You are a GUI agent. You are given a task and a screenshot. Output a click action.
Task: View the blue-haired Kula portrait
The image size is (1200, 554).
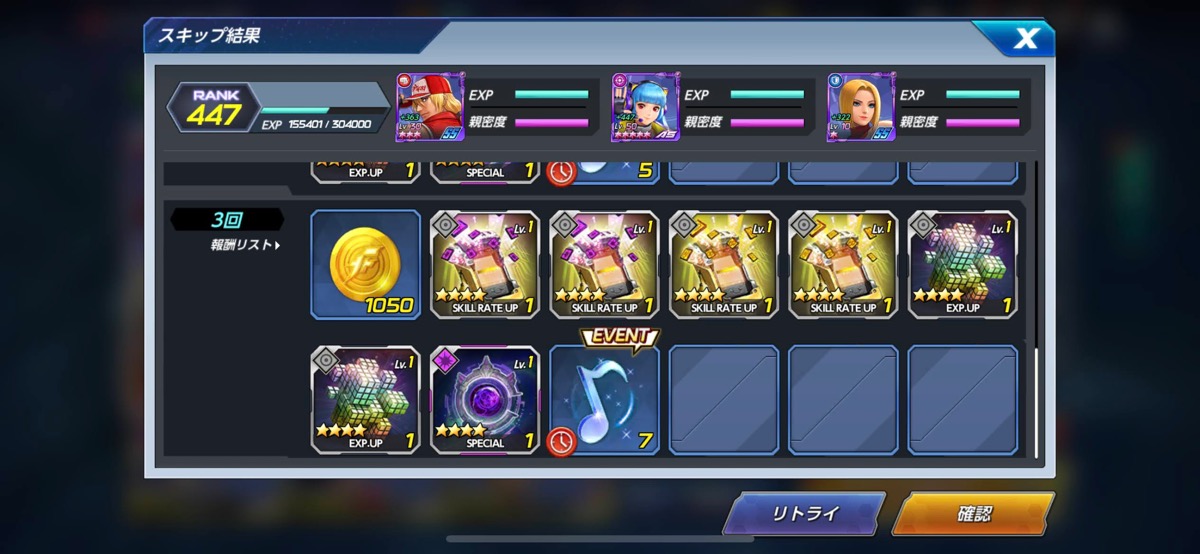click(x=645, y=107)
